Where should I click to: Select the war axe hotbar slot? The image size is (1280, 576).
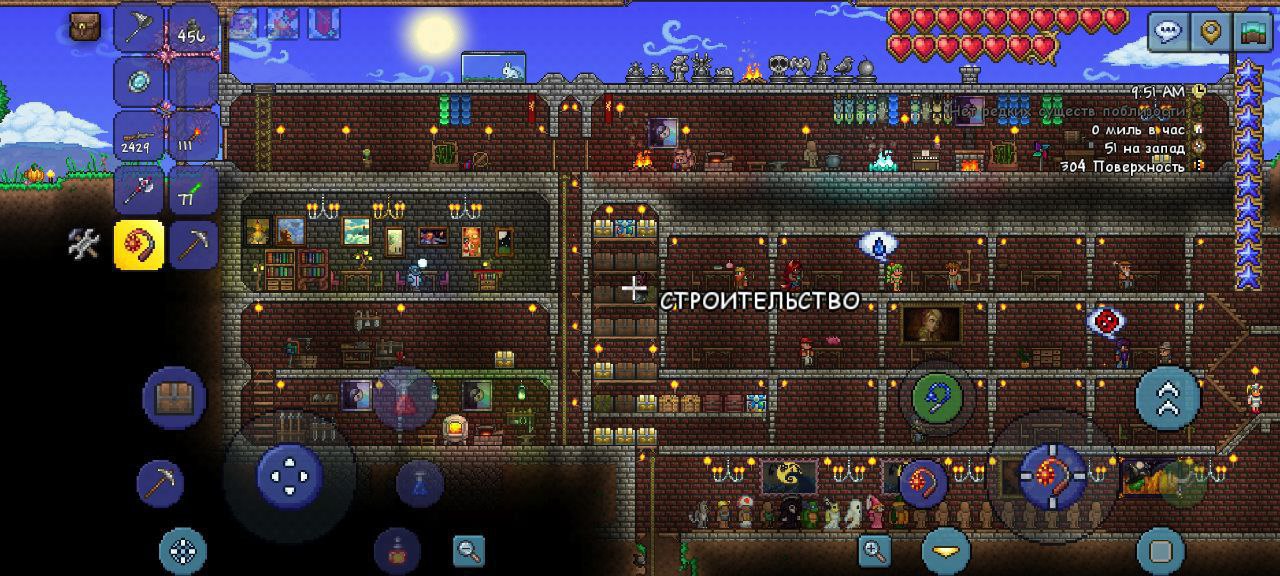pos(139,189)
